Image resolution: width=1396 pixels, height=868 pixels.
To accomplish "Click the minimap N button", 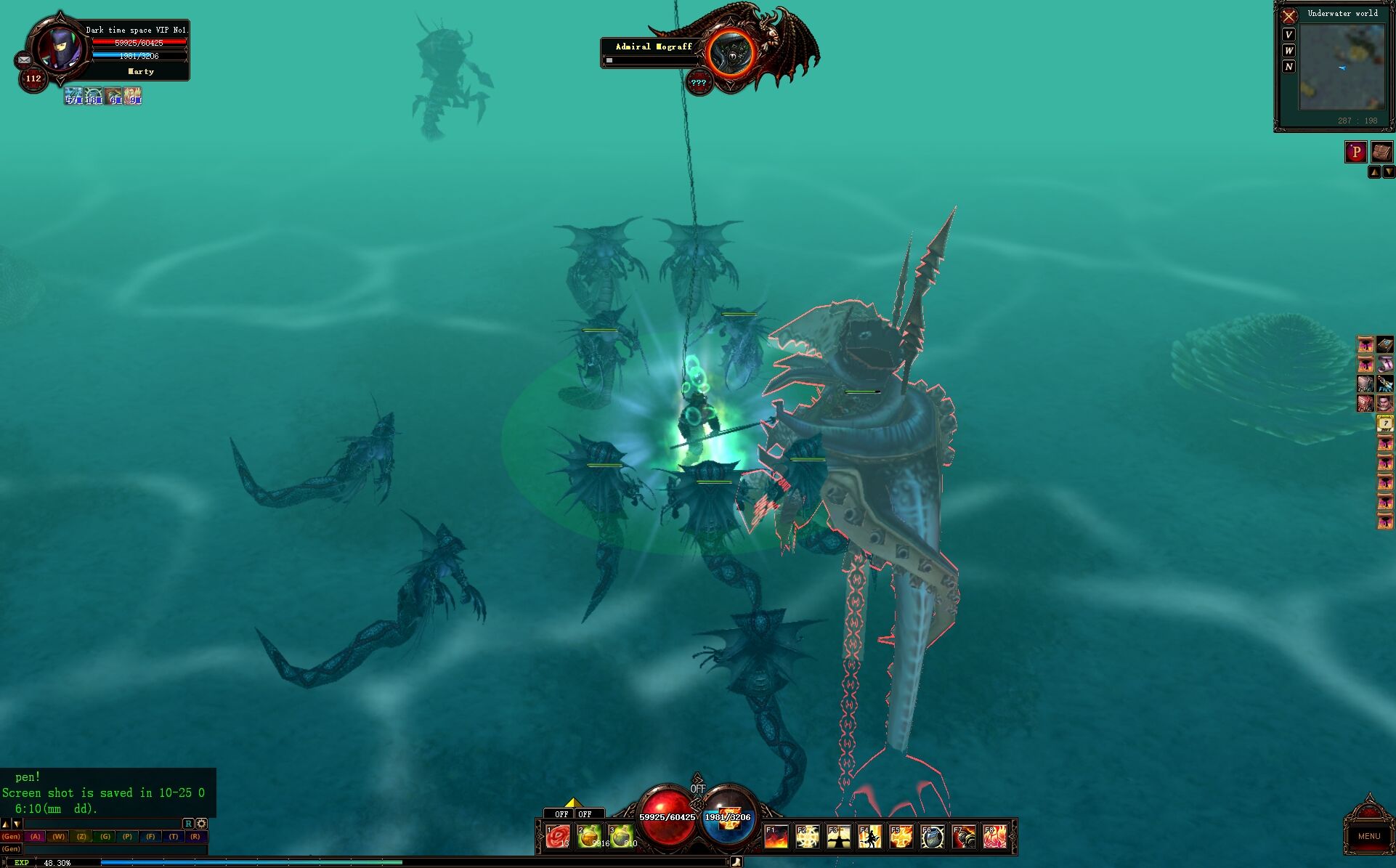I will pyautogui.click(x=1289, y=67).
